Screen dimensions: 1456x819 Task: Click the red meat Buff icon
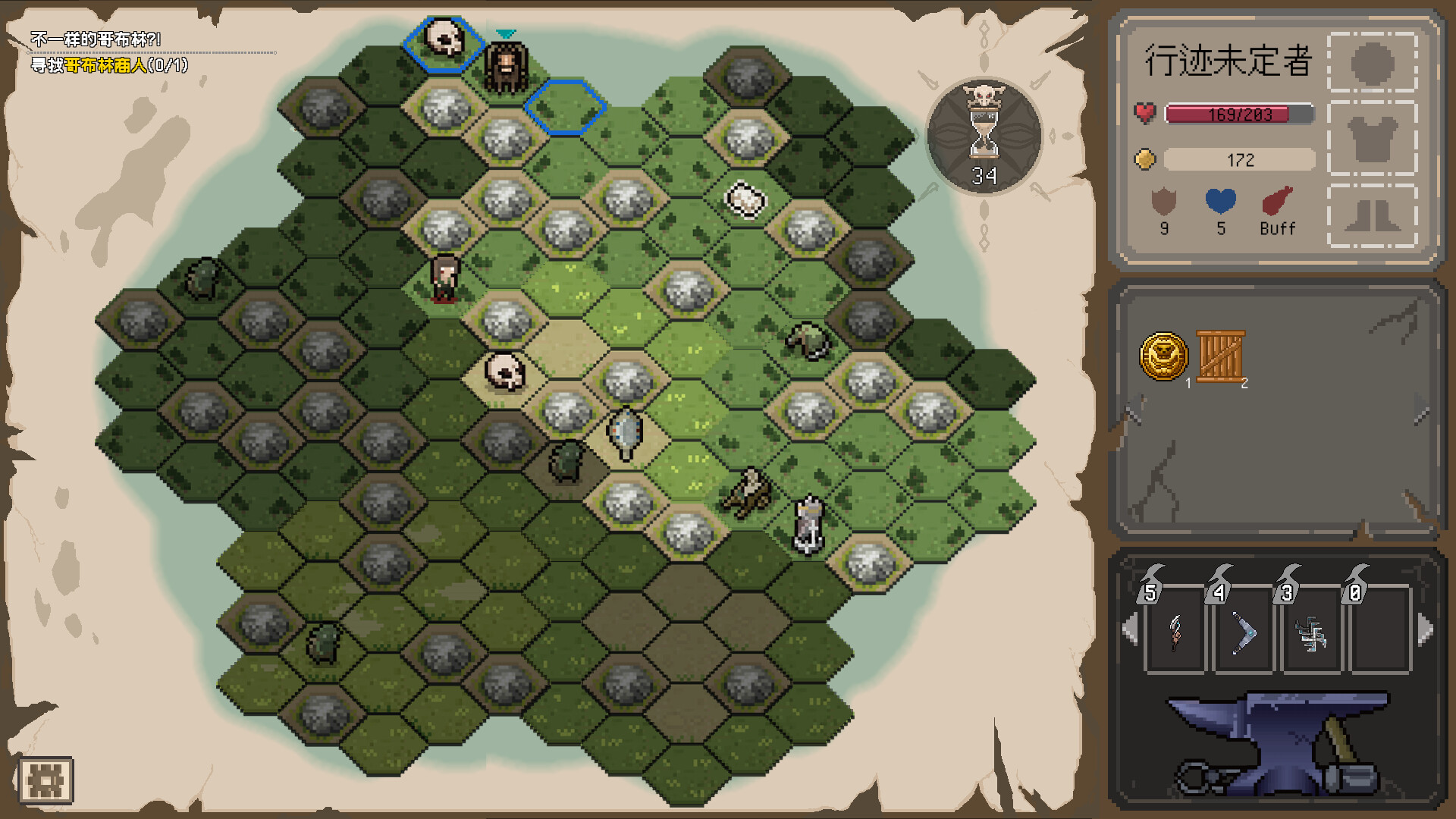pos(1278,202)
